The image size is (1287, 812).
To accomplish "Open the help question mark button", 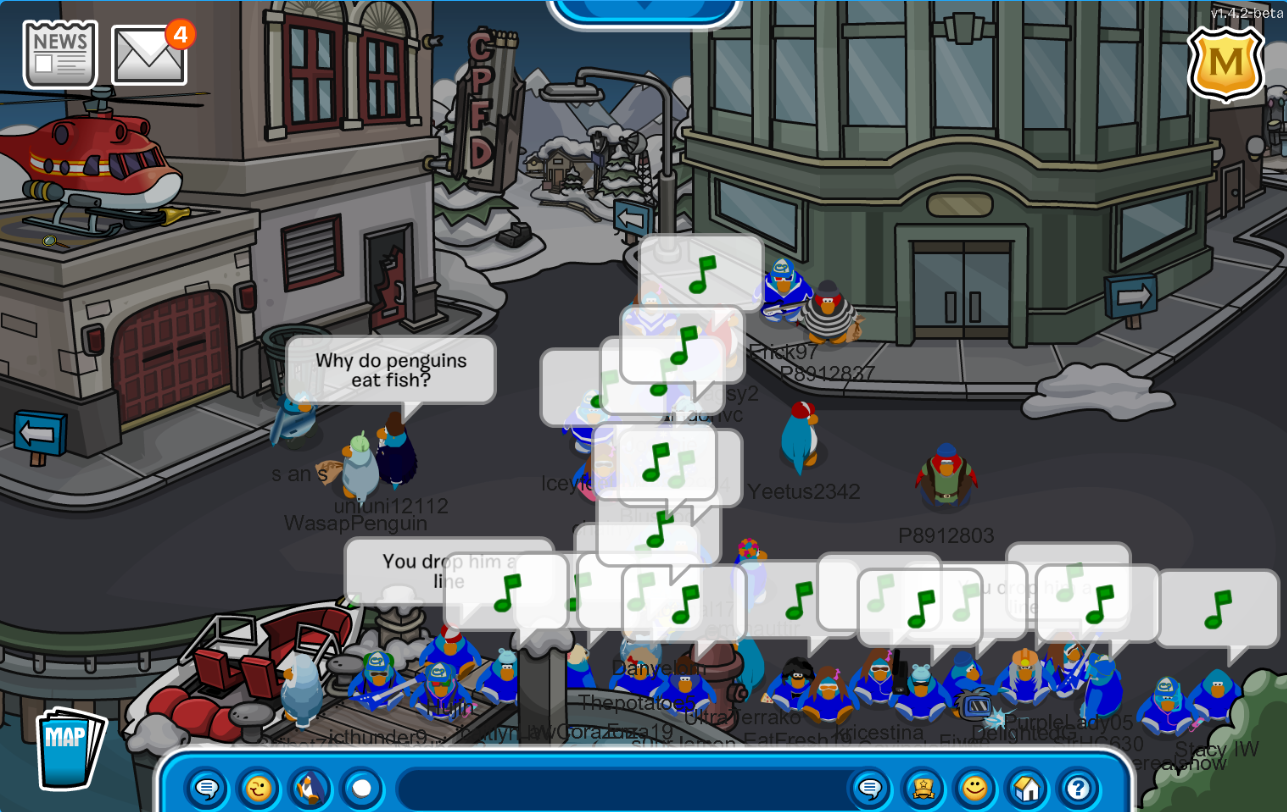I will pyautogui.click(x=1078, y=789).
